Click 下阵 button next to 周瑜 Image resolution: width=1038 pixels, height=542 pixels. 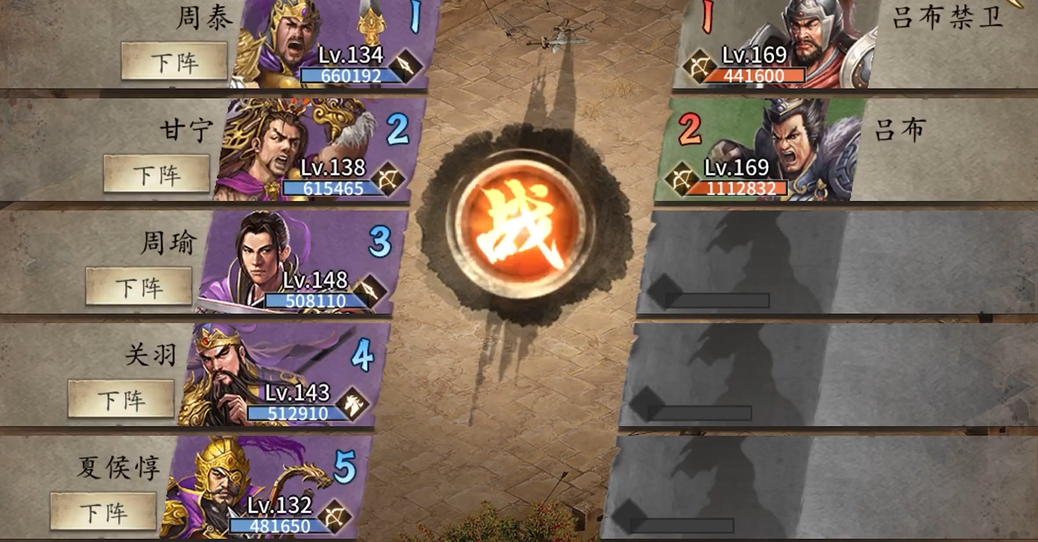[139, 287]
